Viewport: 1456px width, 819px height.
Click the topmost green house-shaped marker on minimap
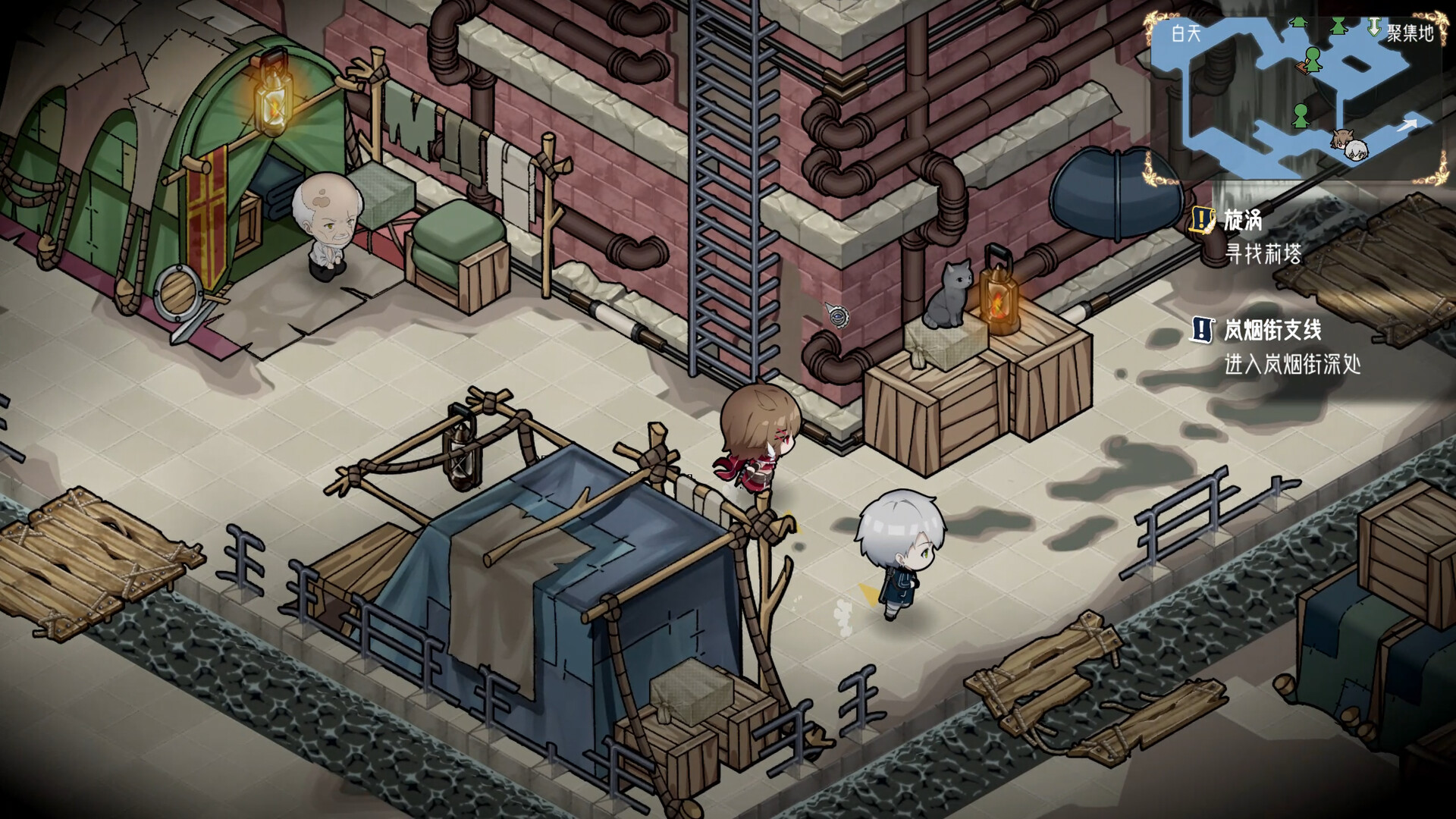click(1298, 22)
